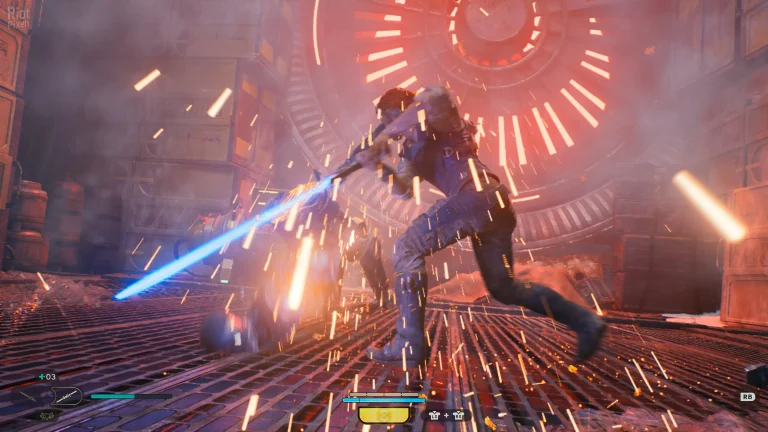The height and width of the screenshot is (432, 768).
Task: Activate the yellow hourglass ability icon
Action: pyautogui.click(x=384, y=414)
